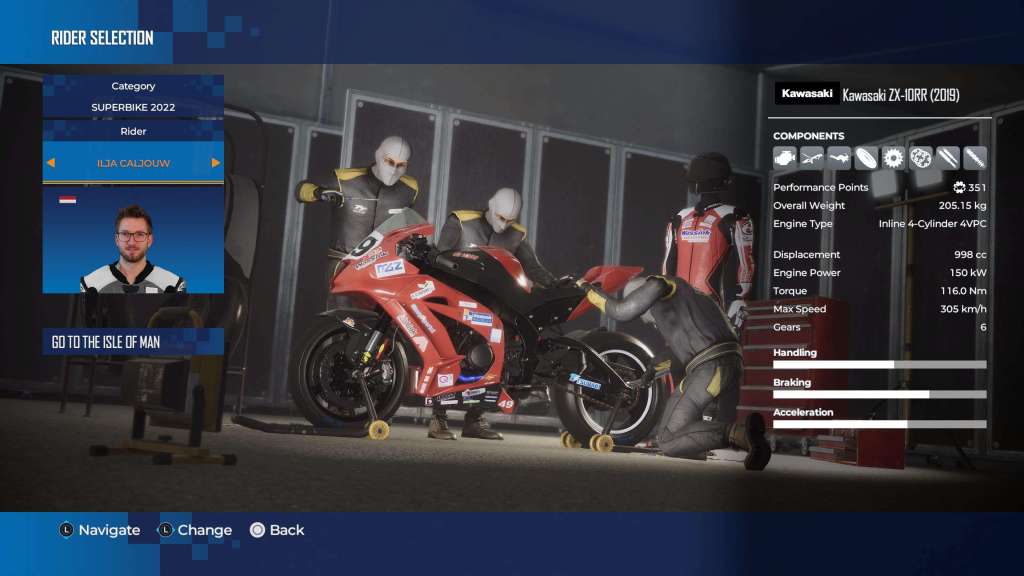Select the frame chassis component icon
1024x576 pixels.
tap(812, 157)
